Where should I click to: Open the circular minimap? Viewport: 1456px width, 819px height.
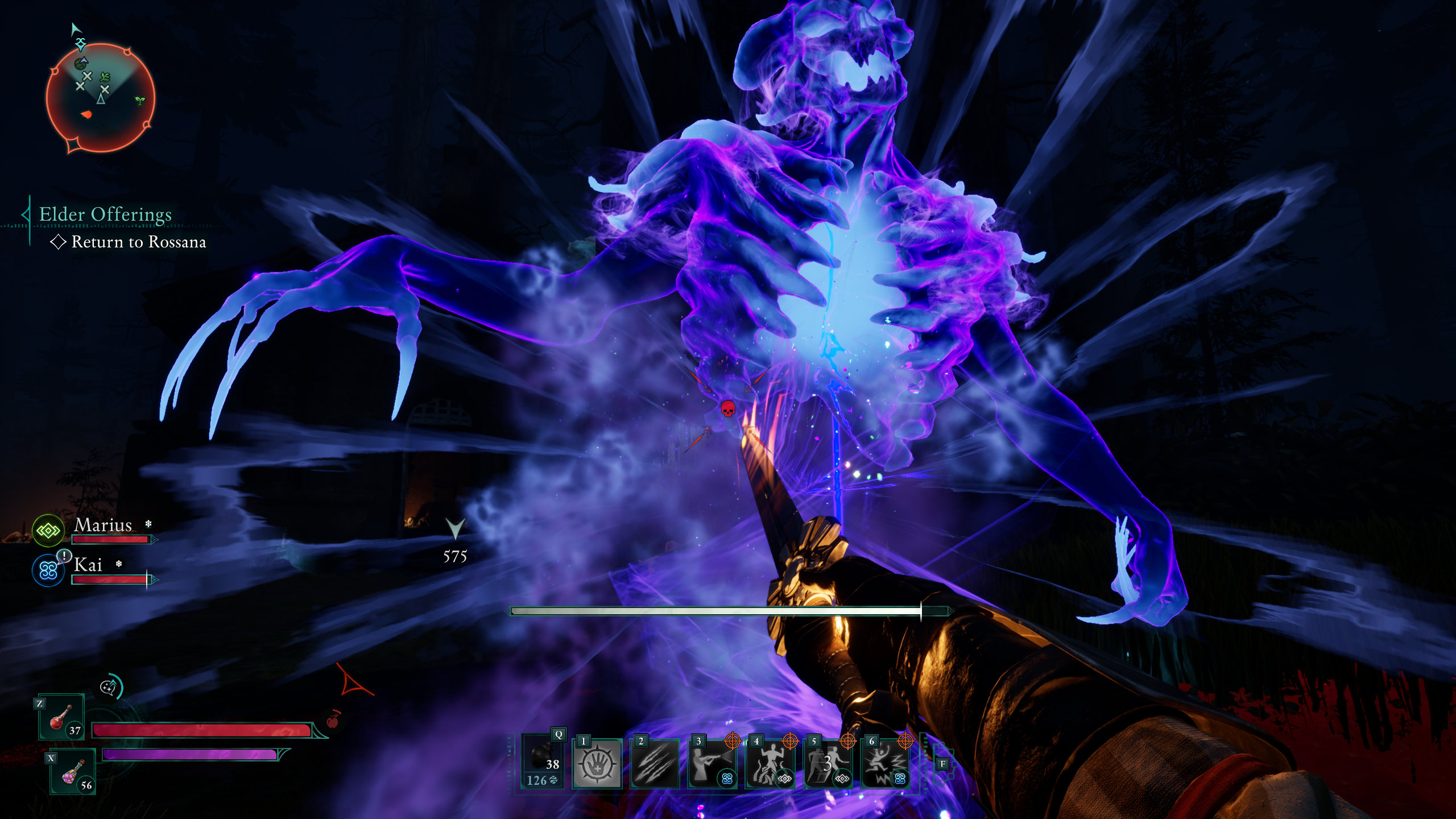point(100,98)
